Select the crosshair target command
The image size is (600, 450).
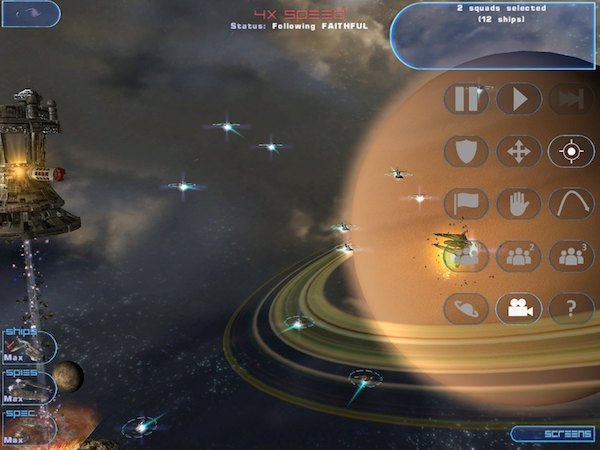coord(571,152)
